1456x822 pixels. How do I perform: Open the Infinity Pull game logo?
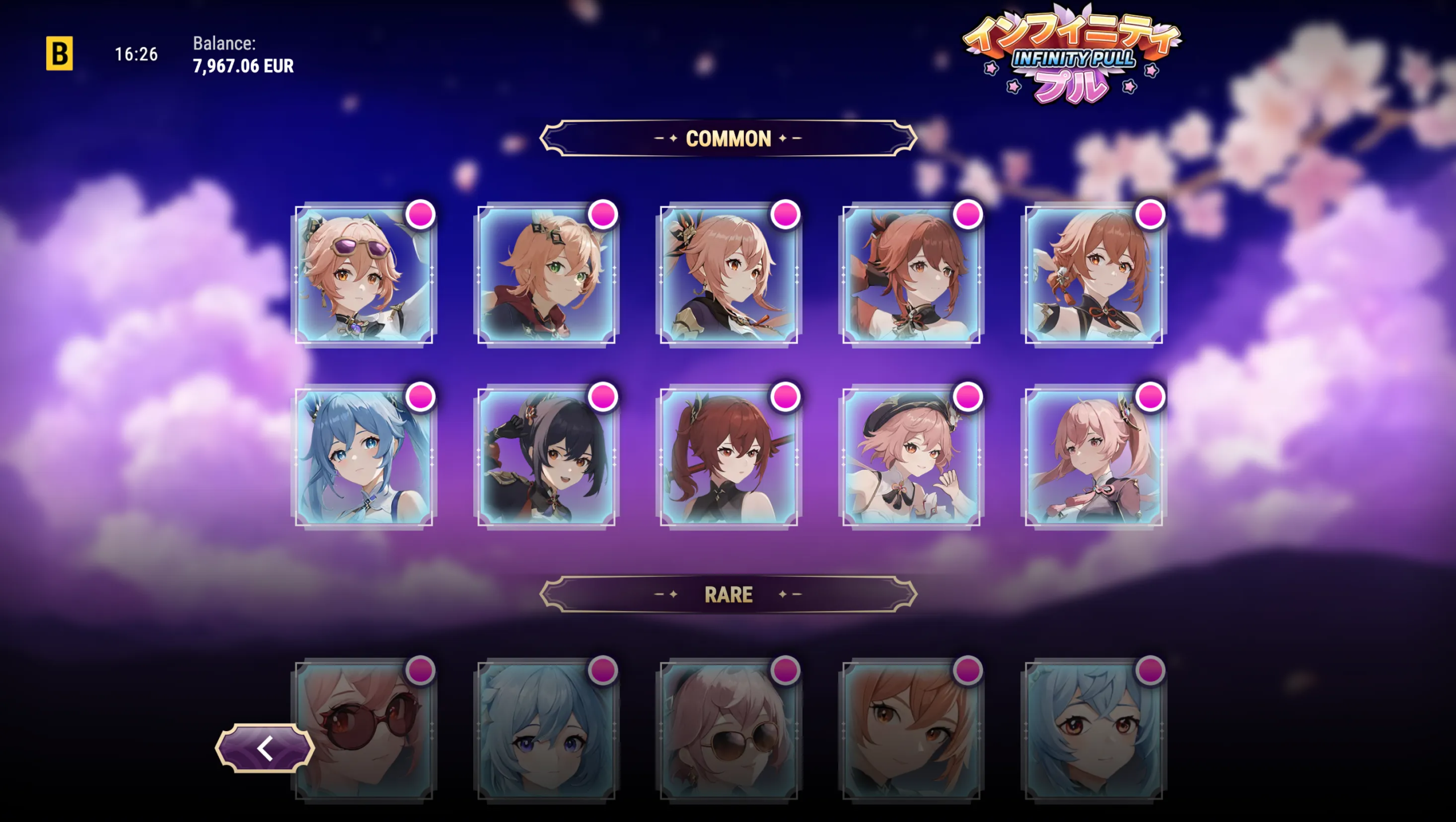click(x=1072, y=55)
